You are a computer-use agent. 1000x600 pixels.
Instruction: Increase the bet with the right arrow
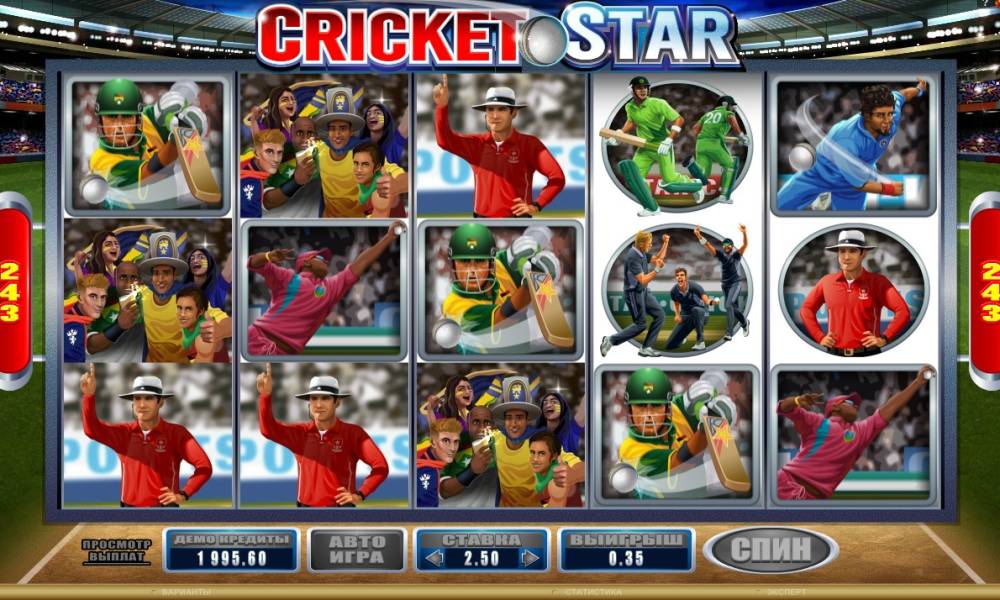point(530,558)
